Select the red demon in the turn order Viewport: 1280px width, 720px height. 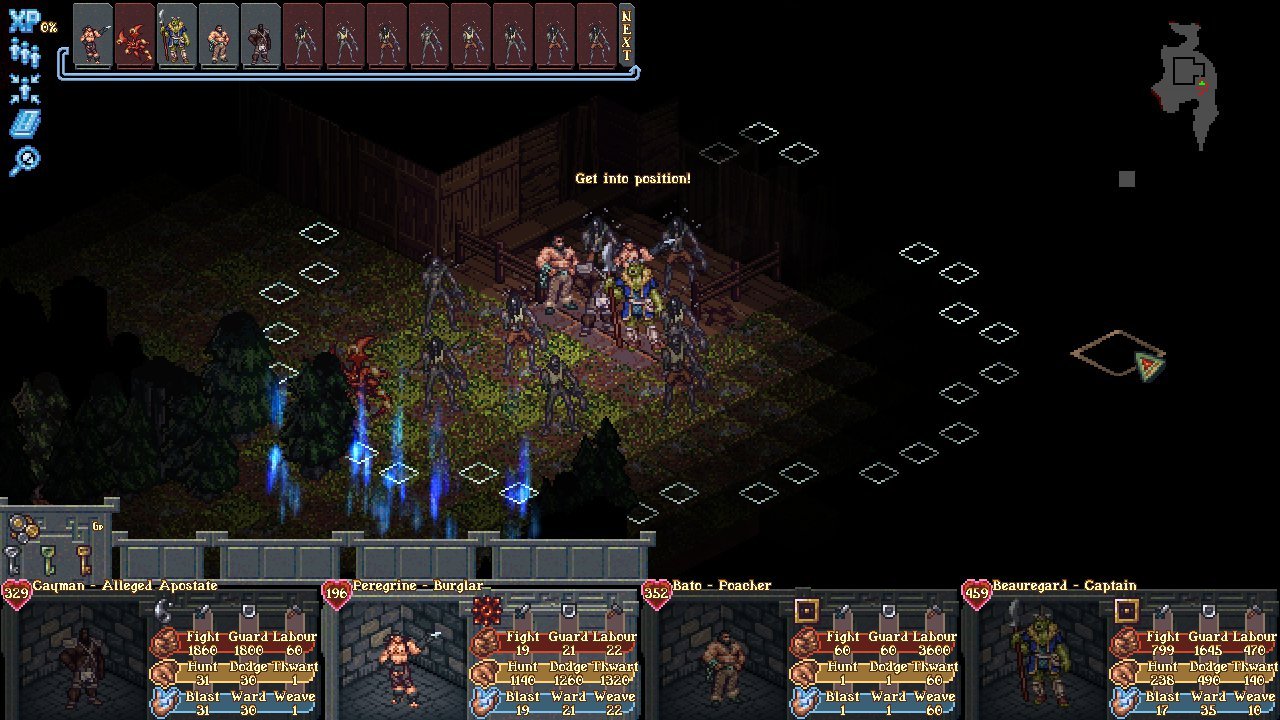(135, 34)
